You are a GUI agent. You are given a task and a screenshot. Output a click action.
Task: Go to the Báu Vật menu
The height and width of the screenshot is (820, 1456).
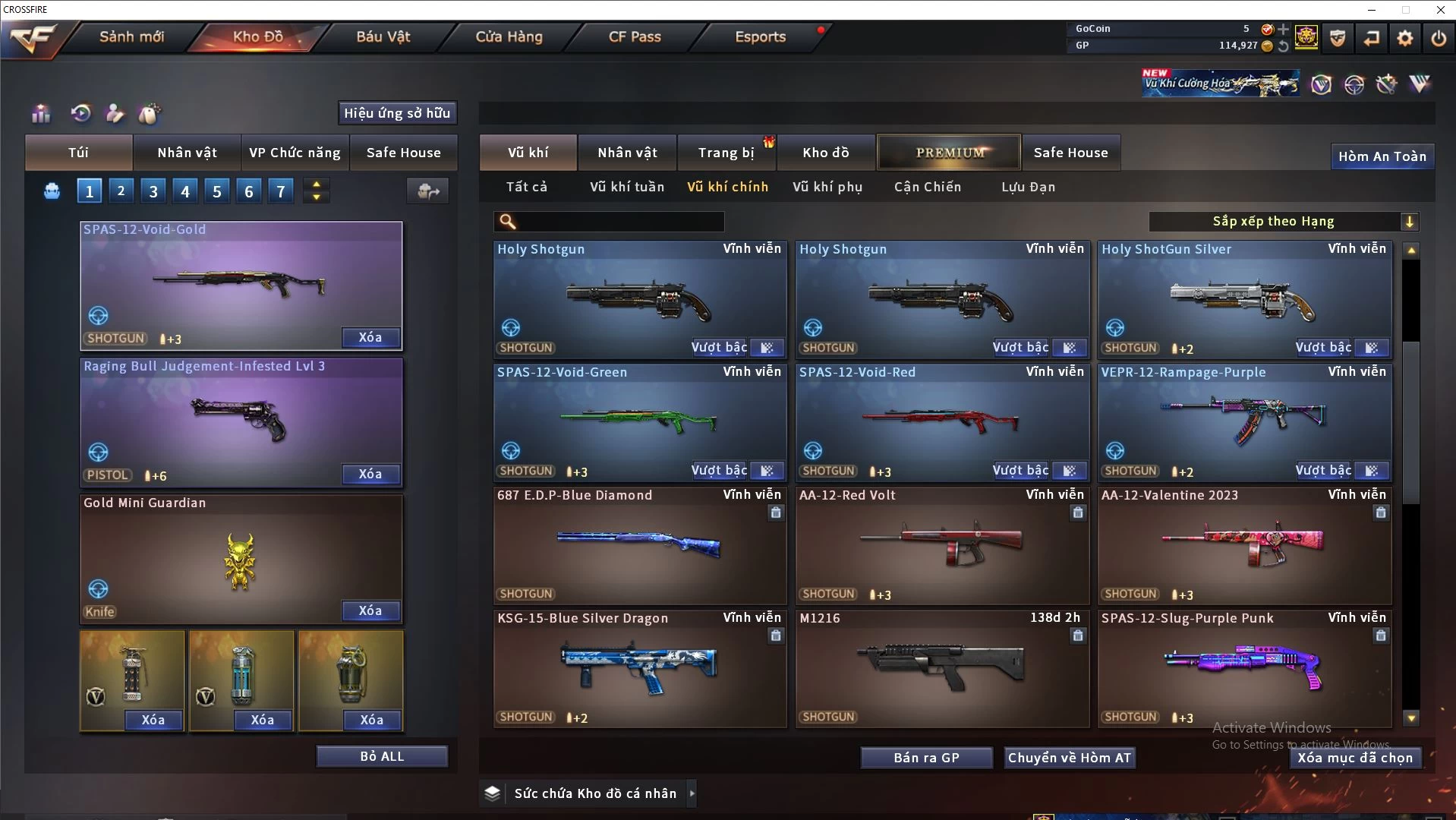(x=383, y=36)
